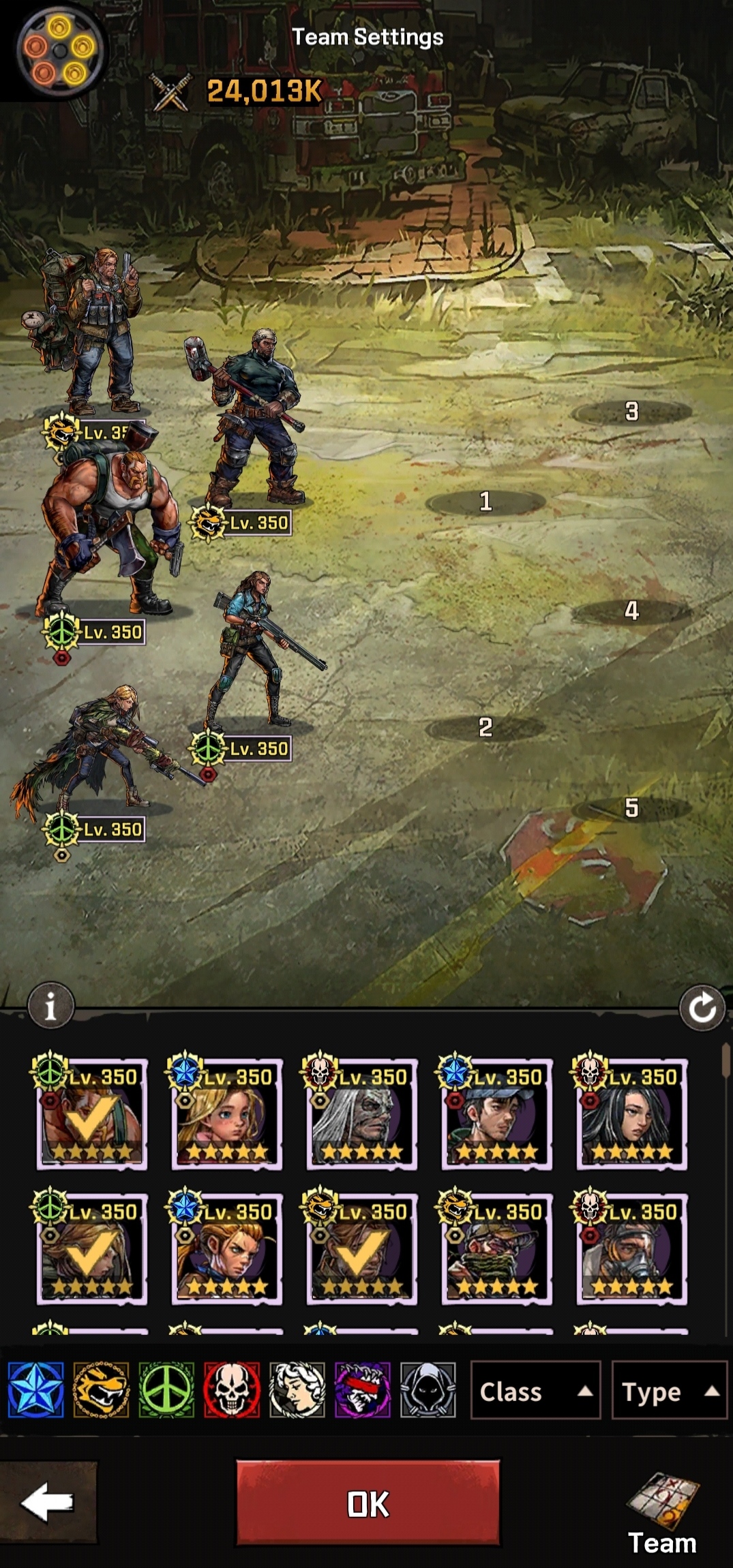Show team info with the i button
This screenshot has width=733, height=1568.
50,1006
